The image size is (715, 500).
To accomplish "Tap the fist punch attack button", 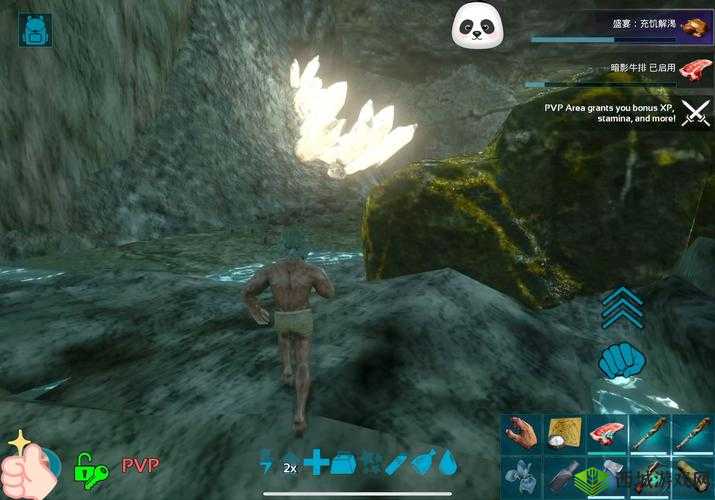I will (621, 360).
